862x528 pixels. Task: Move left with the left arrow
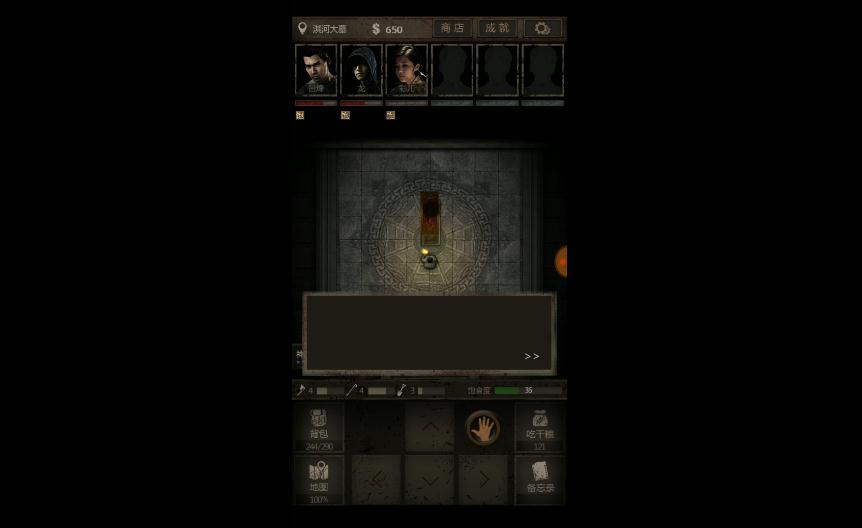click(x=376, y=480)
